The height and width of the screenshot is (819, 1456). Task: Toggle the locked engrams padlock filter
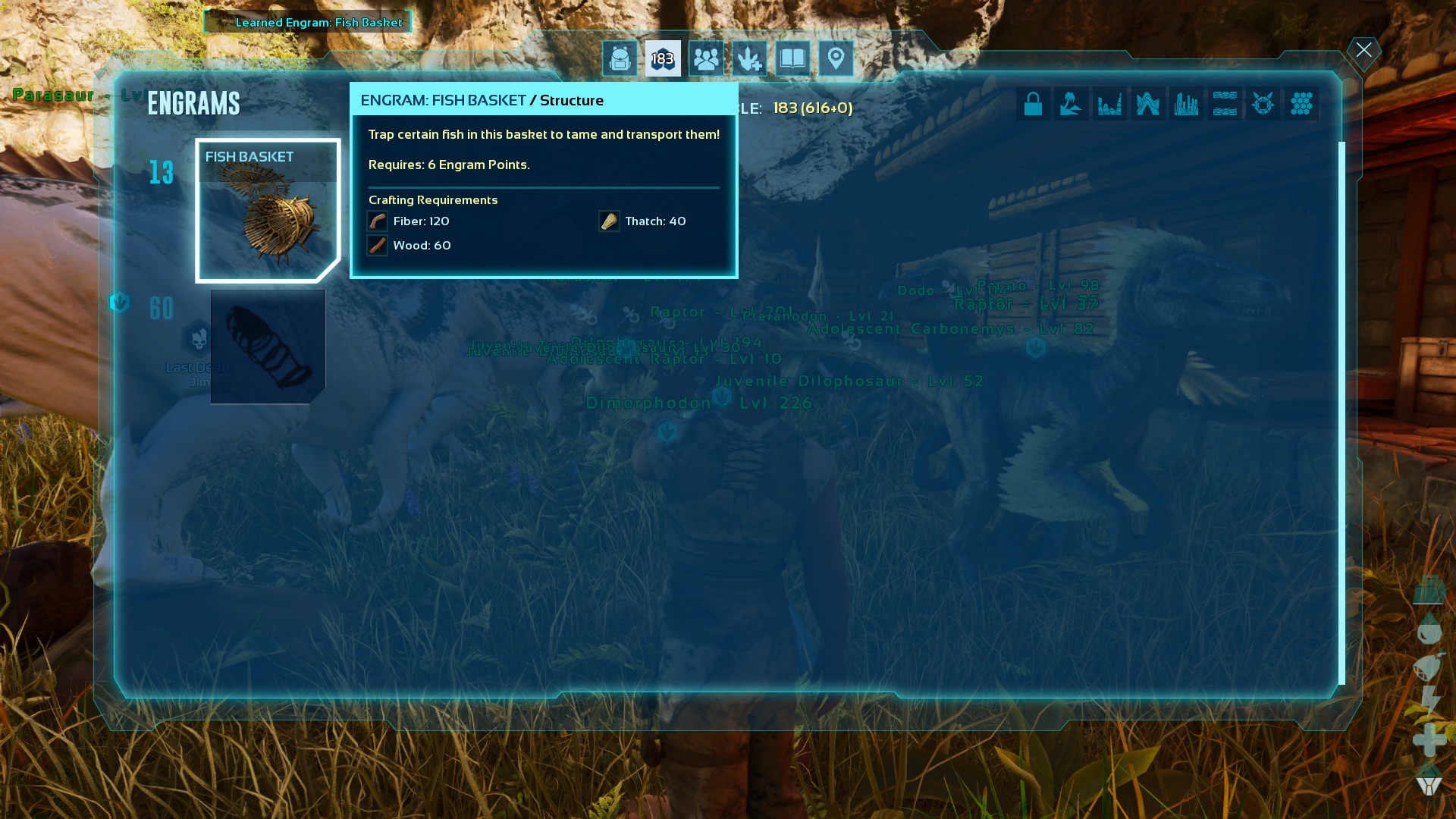(1033, 104)
